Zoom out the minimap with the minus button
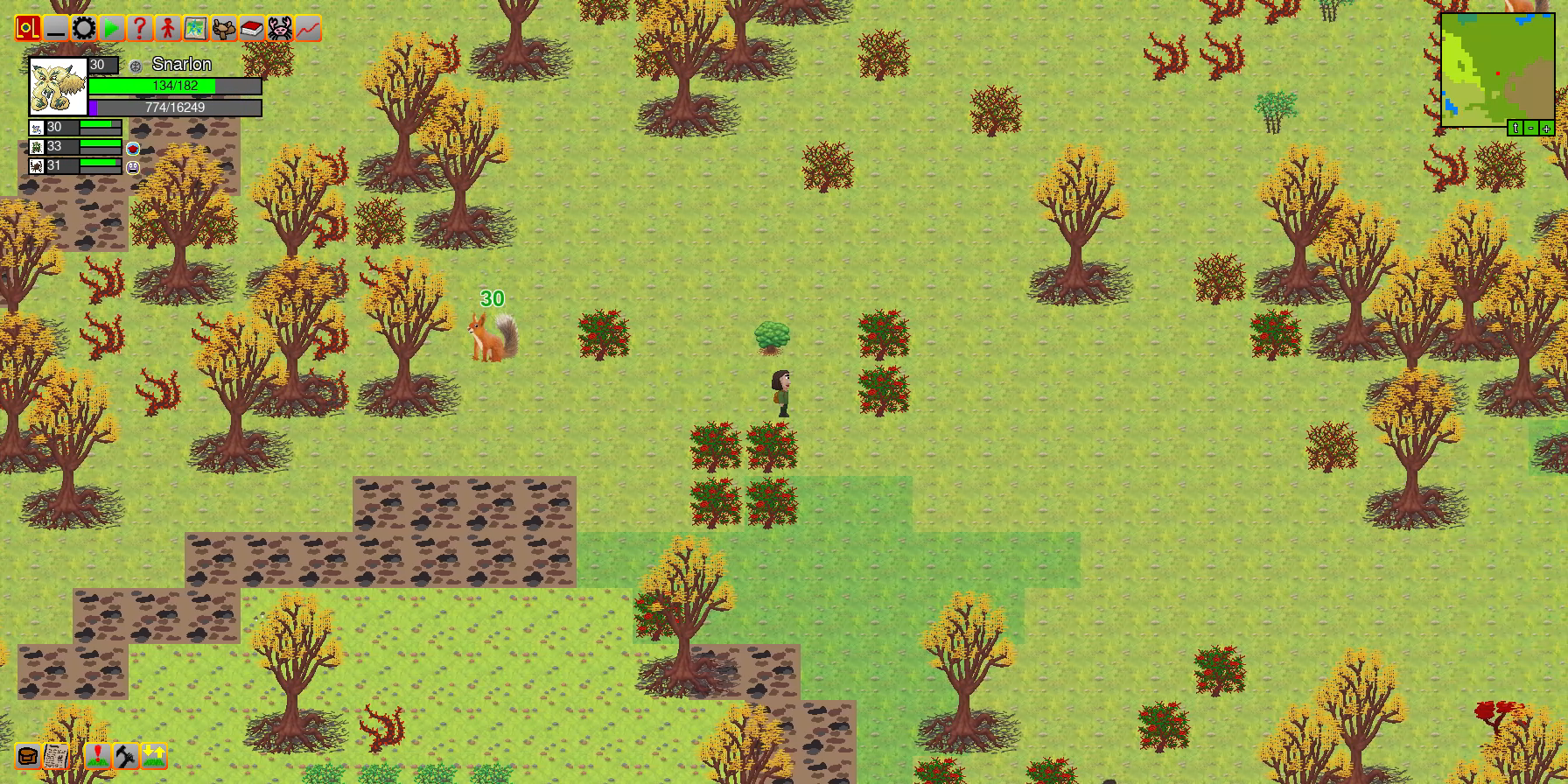This screenshot has width=1568, height=784. point(1531,128)
